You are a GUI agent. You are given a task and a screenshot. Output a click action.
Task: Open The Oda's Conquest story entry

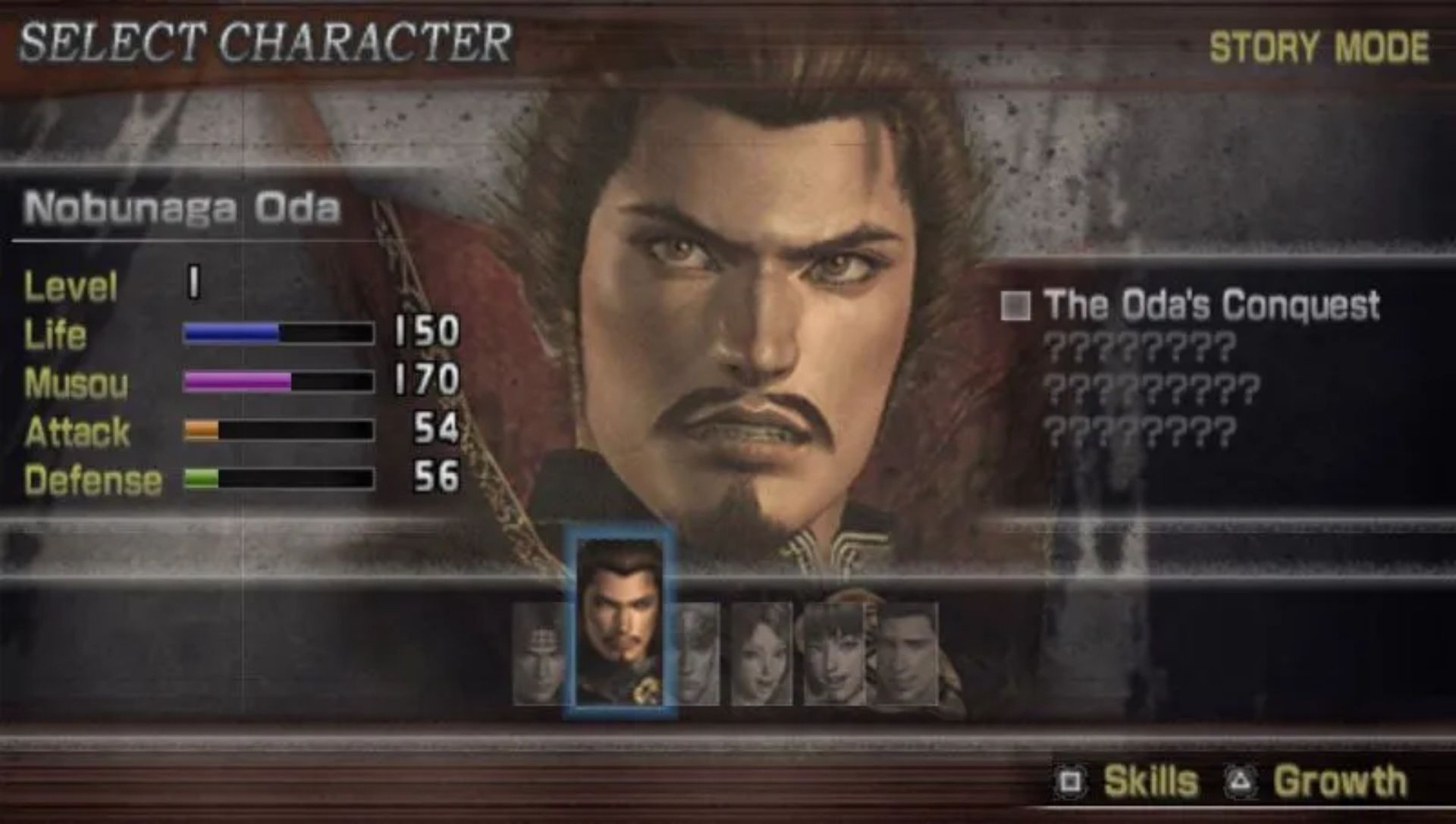[x=1210, y=305]
